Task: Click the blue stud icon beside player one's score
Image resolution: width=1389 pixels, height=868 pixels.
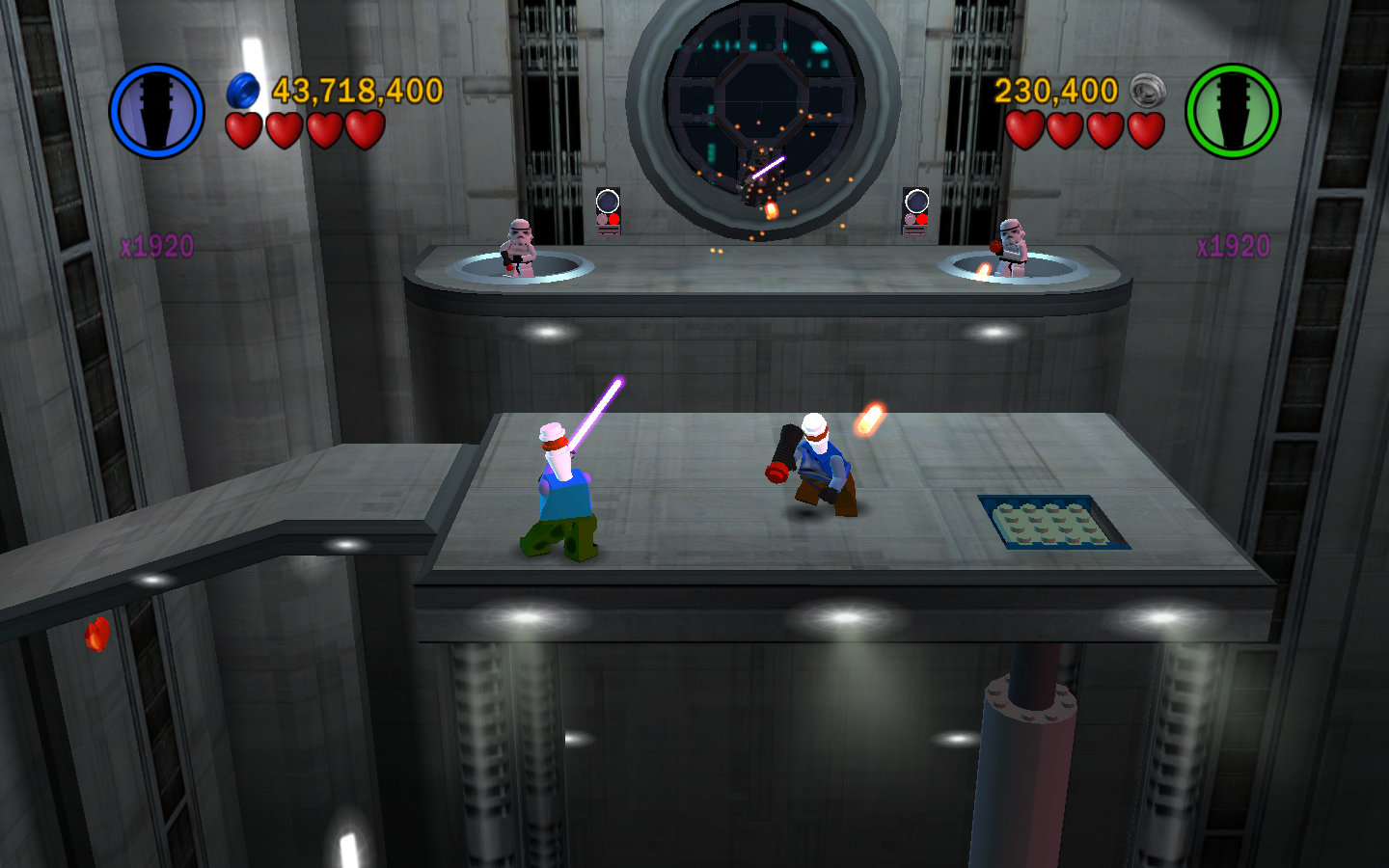Action: coord(243,91)
